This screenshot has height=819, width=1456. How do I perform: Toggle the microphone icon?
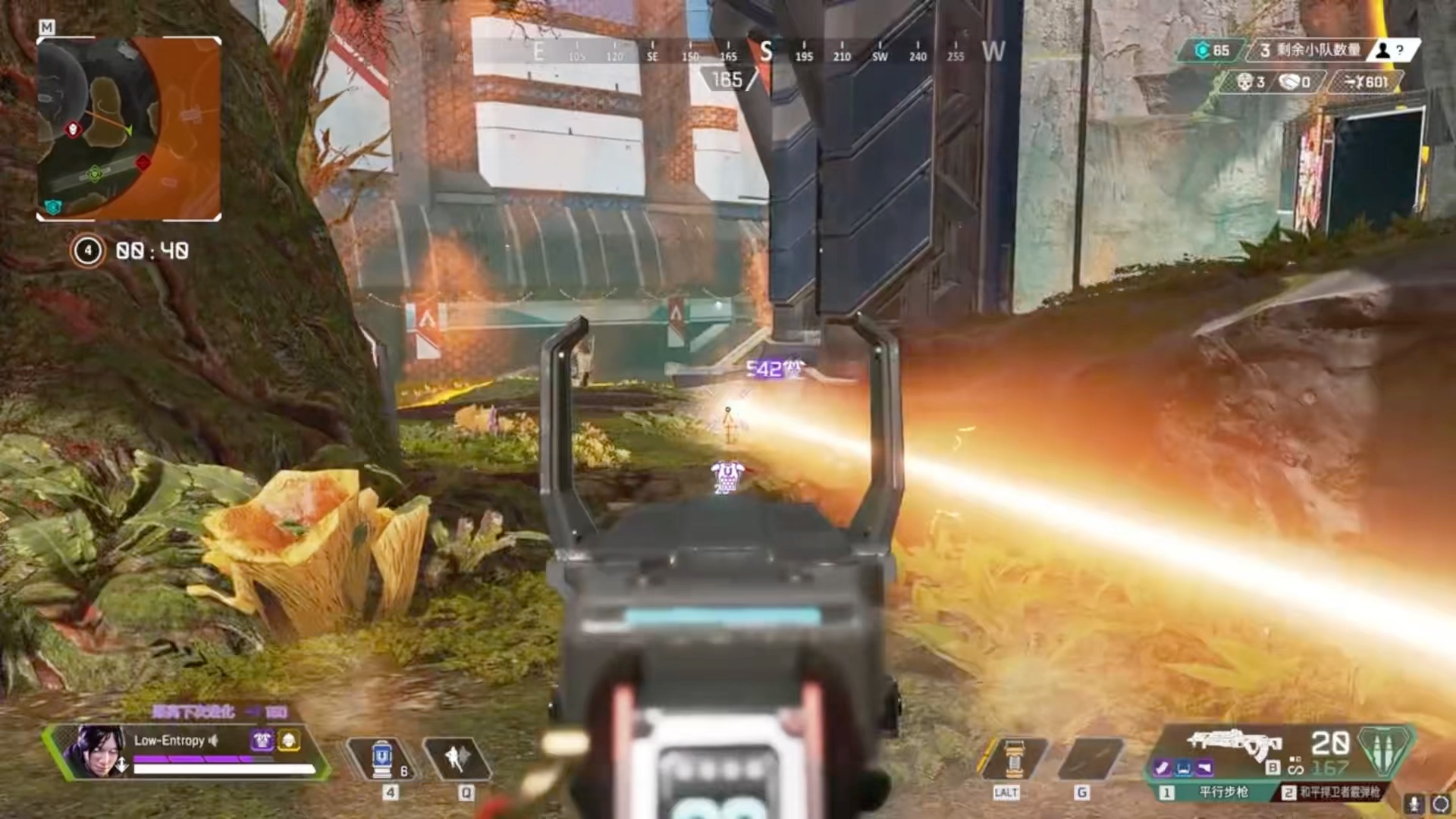pos(1413,803)
